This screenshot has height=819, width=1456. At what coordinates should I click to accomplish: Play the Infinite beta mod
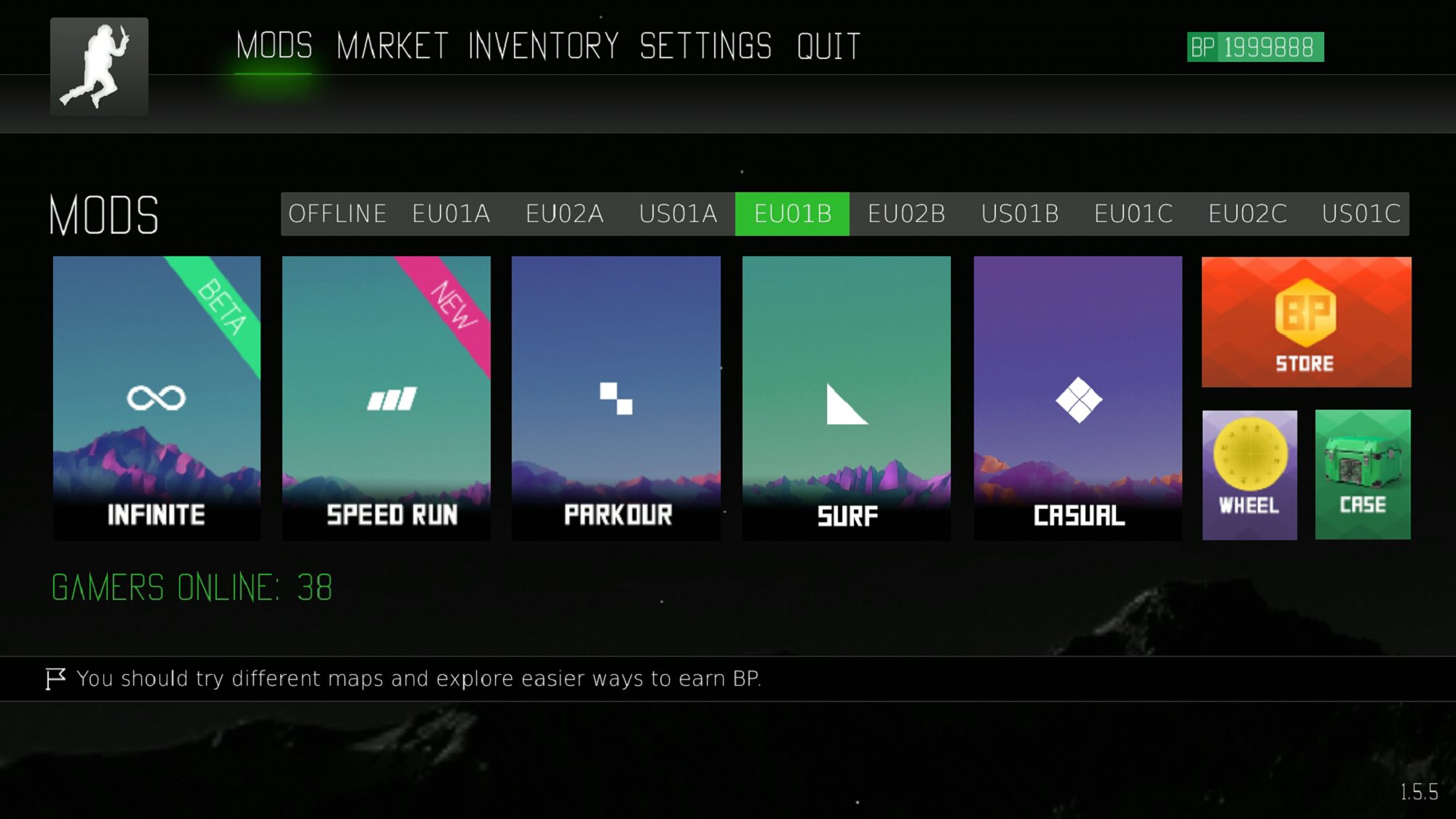pos(157,397)
